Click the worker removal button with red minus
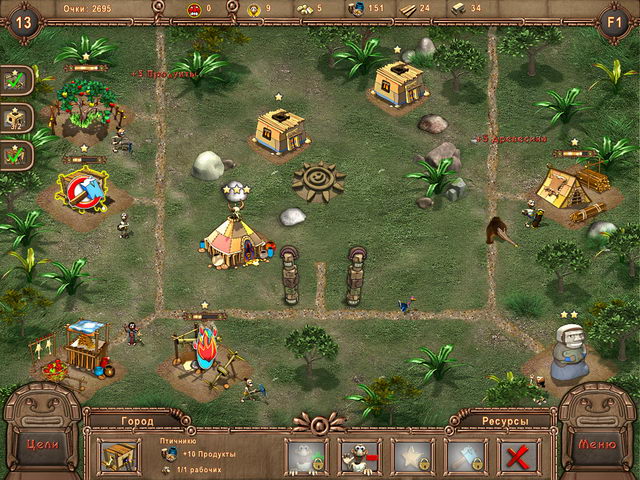Screen dimensions: 640x480 (x=358, y=456)
